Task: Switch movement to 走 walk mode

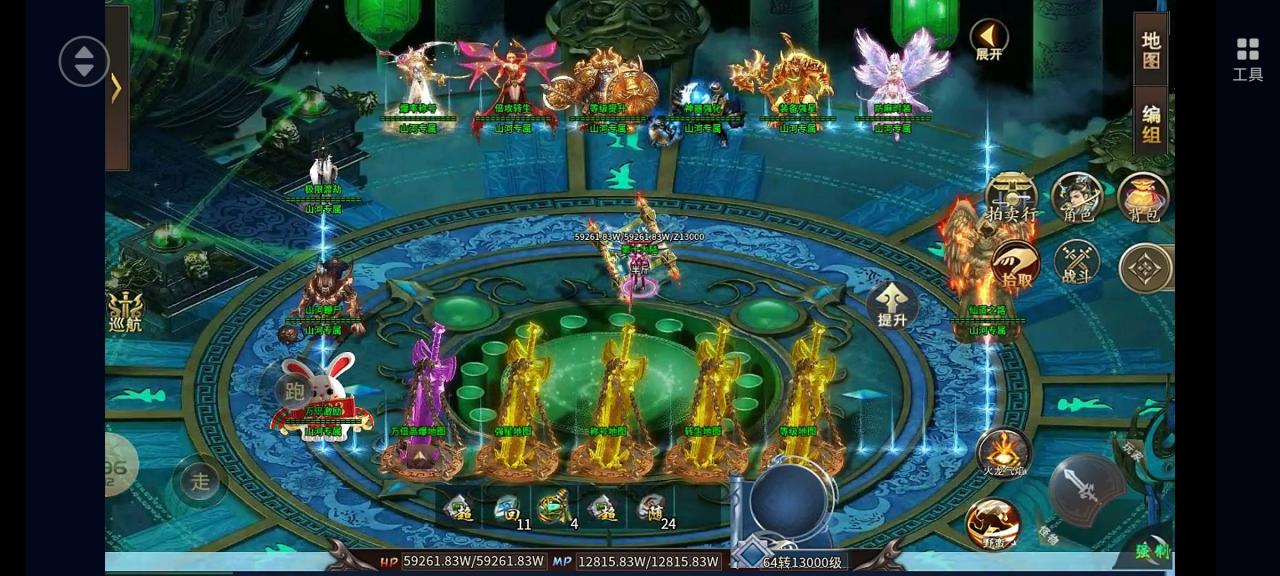Action: coord(200,481)
